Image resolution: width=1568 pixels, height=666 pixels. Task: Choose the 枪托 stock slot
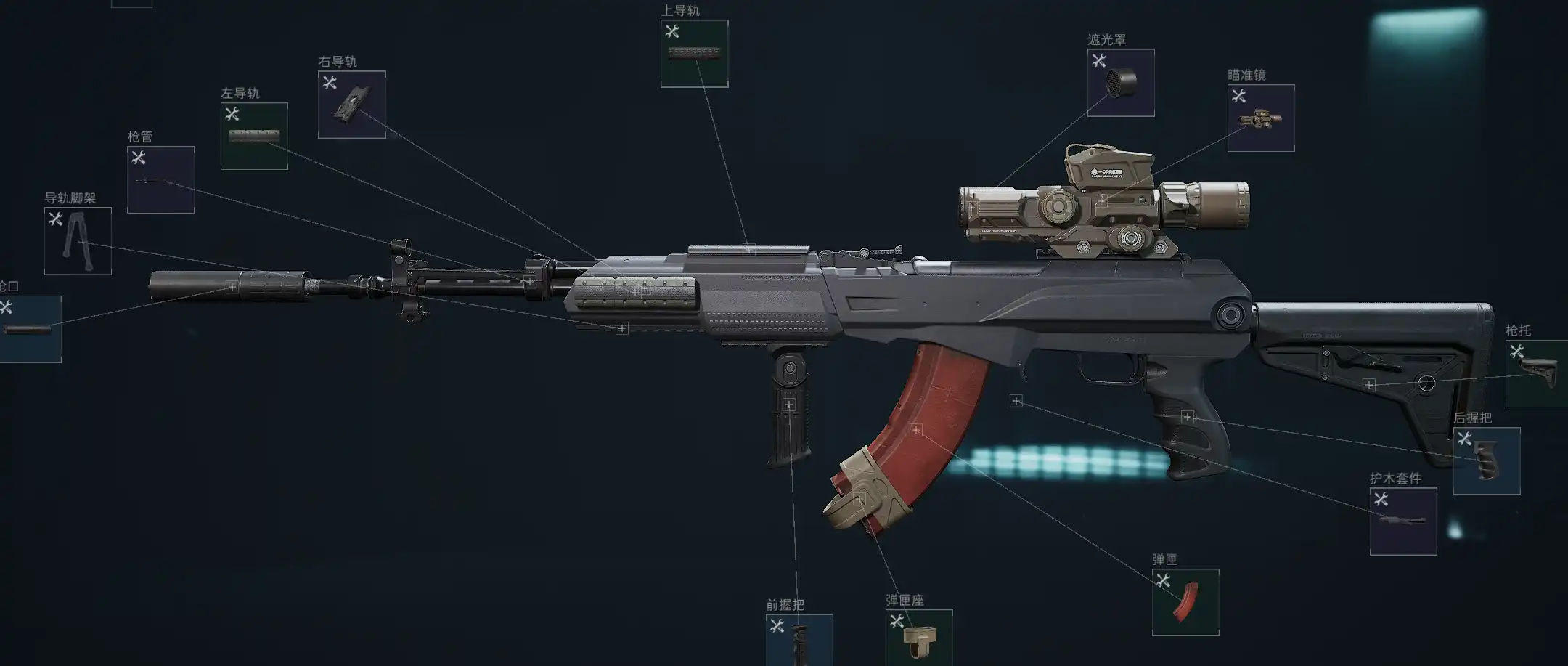(1536, 373)
